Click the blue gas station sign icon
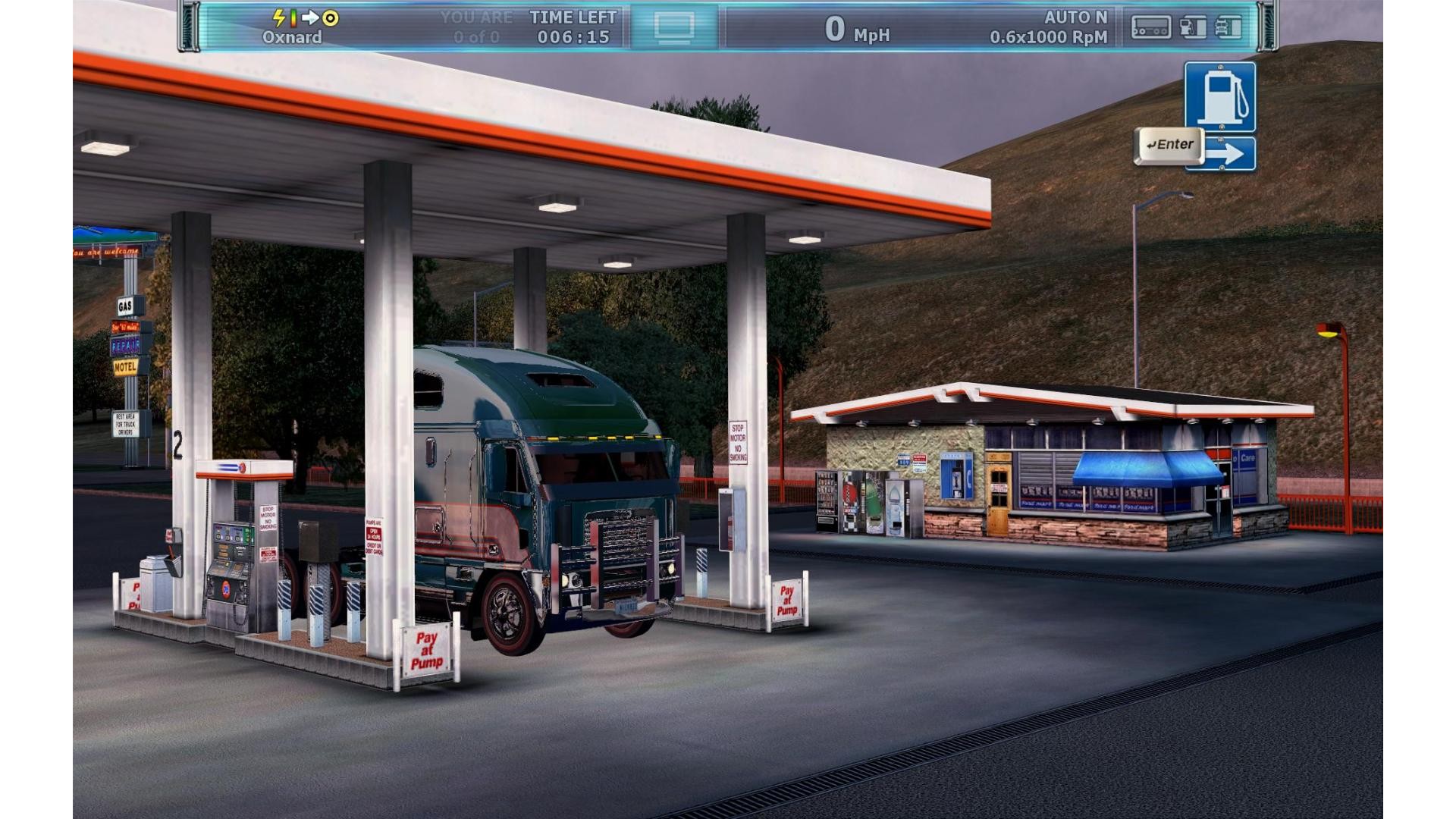1456x819 pixels. (x=1219, y=97)
